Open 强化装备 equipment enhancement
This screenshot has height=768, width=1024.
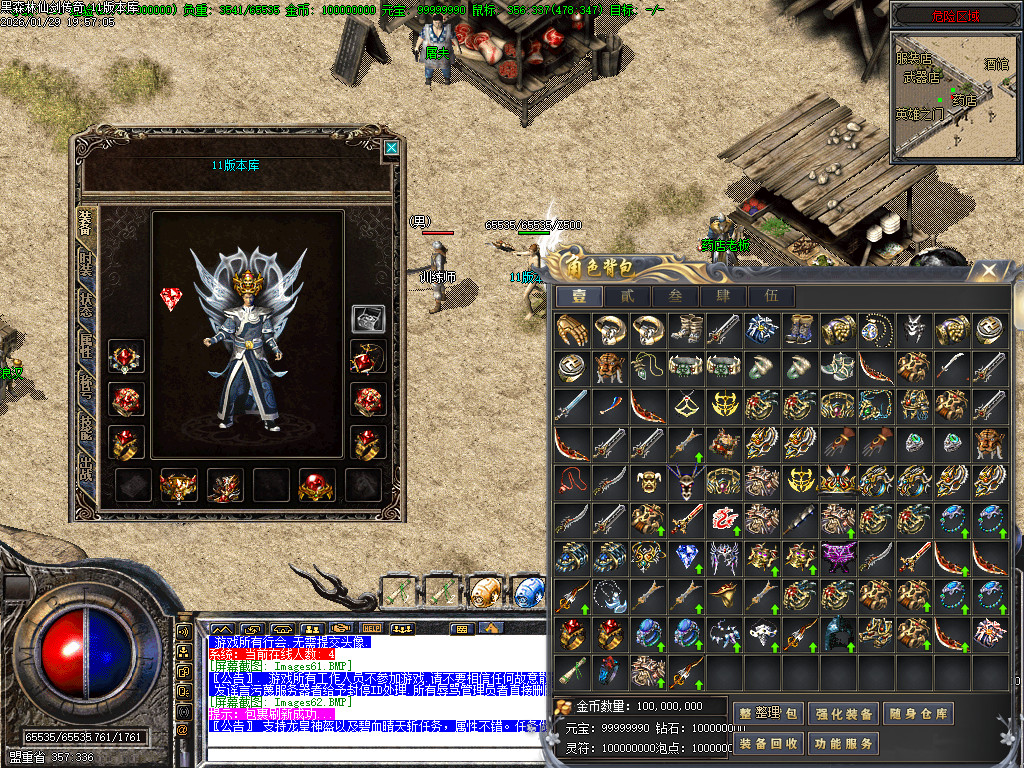coord(845,714)
